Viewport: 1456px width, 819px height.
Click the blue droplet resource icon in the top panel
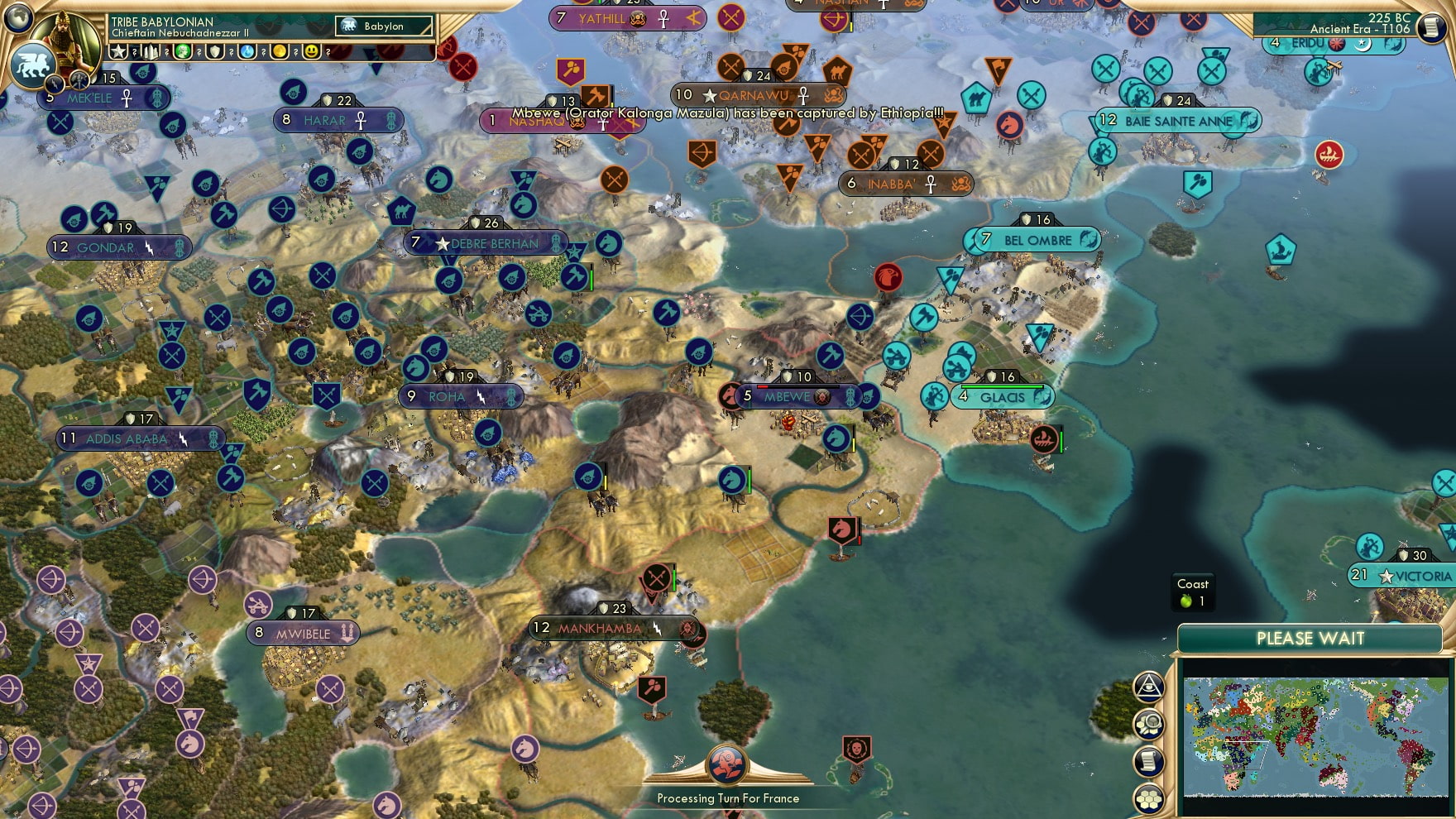[245, 52]
